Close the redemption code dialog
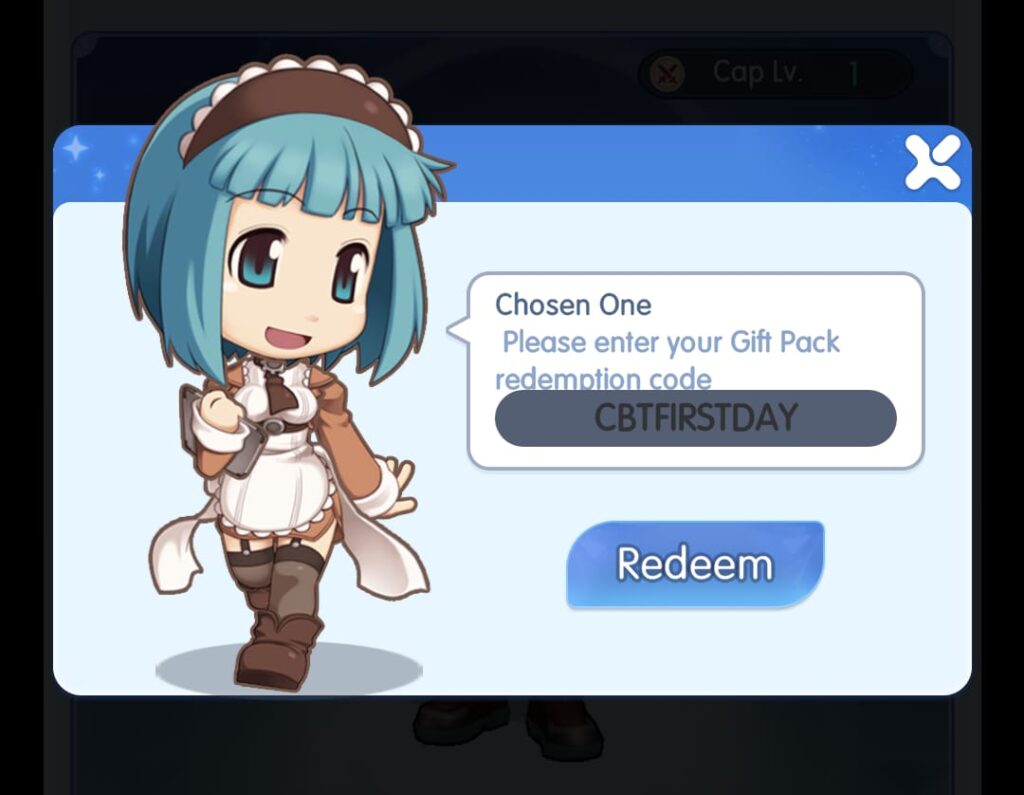 click(x=932, y=163)
